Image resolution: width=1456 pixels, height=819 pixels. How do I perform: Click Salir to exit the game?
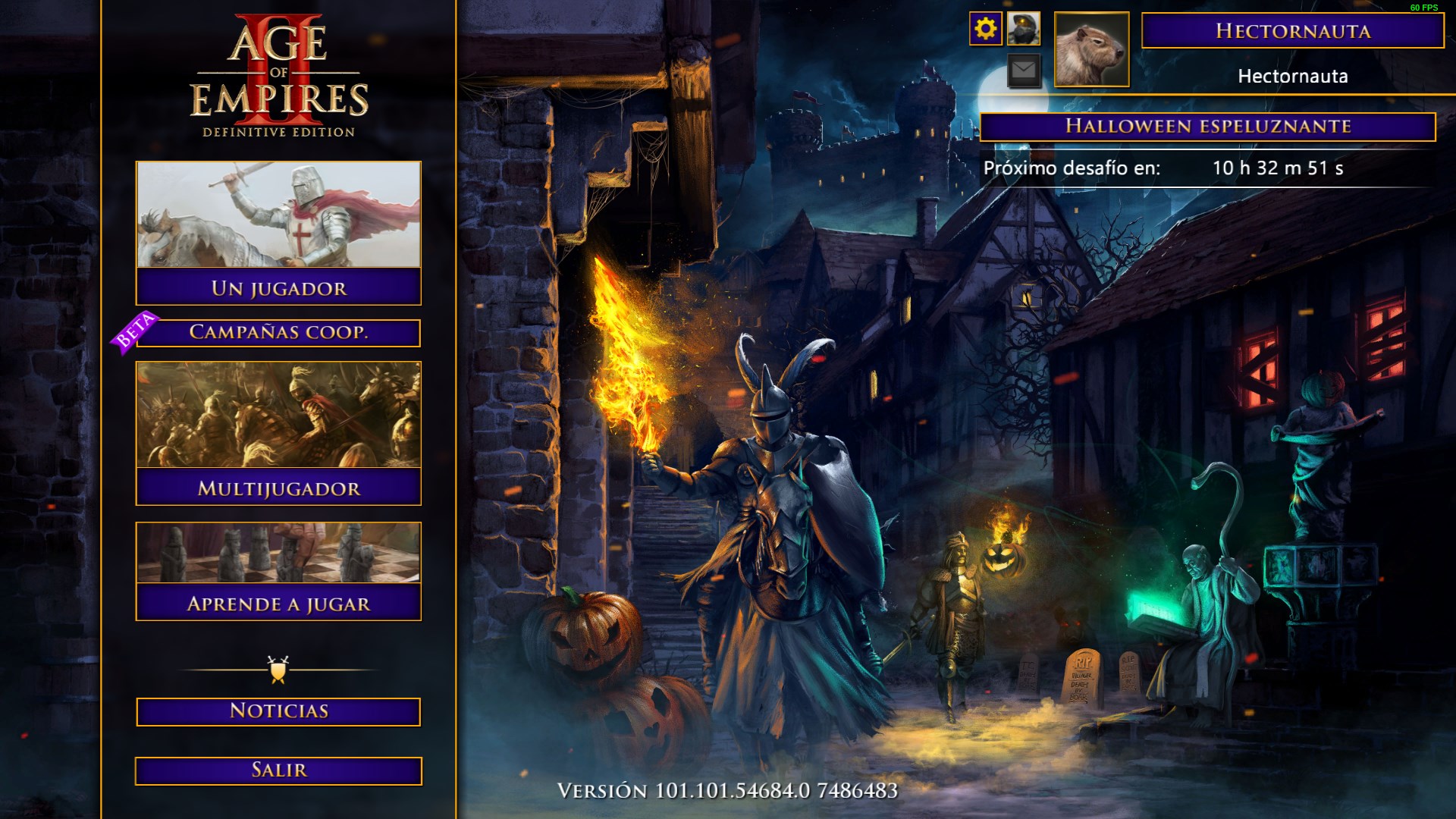point(277,770)
